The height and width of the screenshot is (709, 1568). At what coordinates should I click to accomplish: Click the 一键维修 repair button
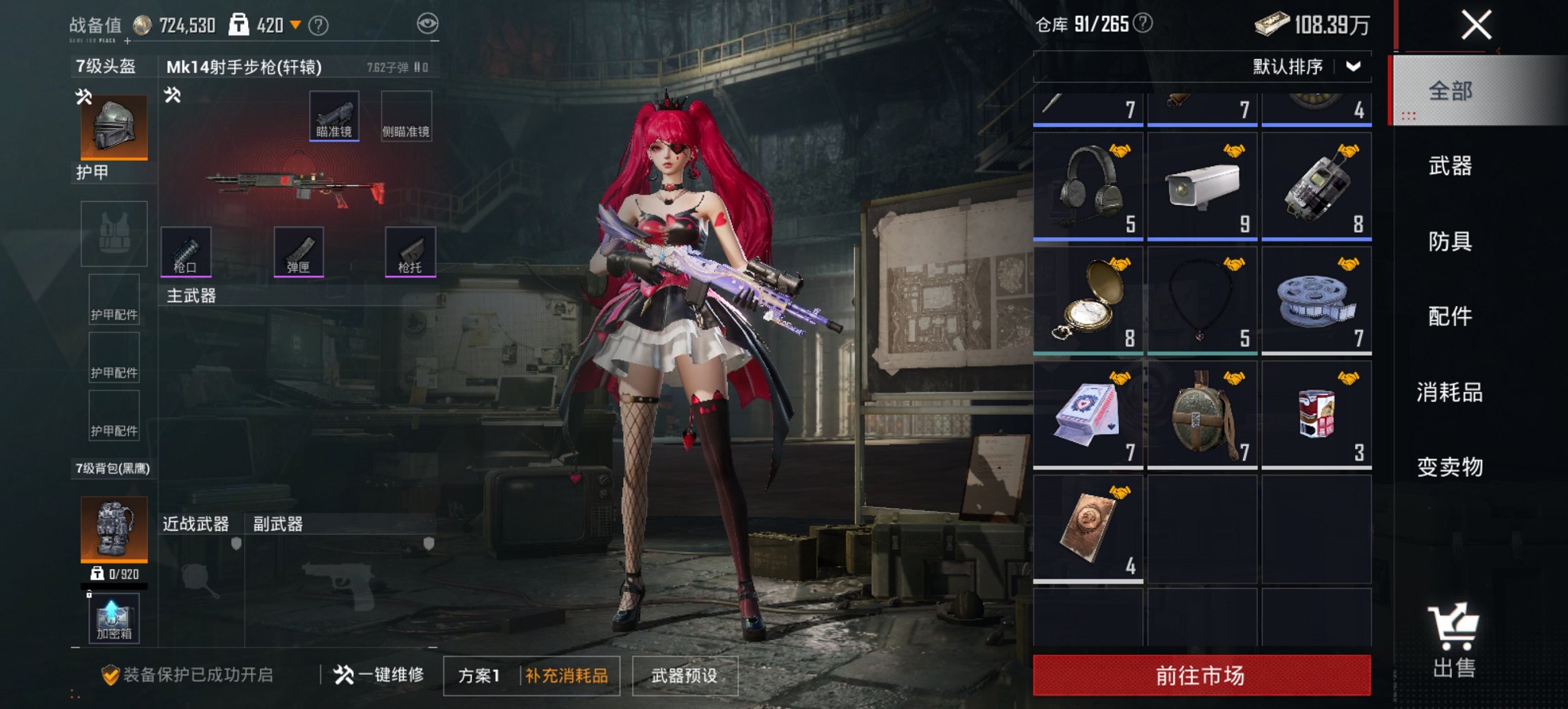(381, 673)
